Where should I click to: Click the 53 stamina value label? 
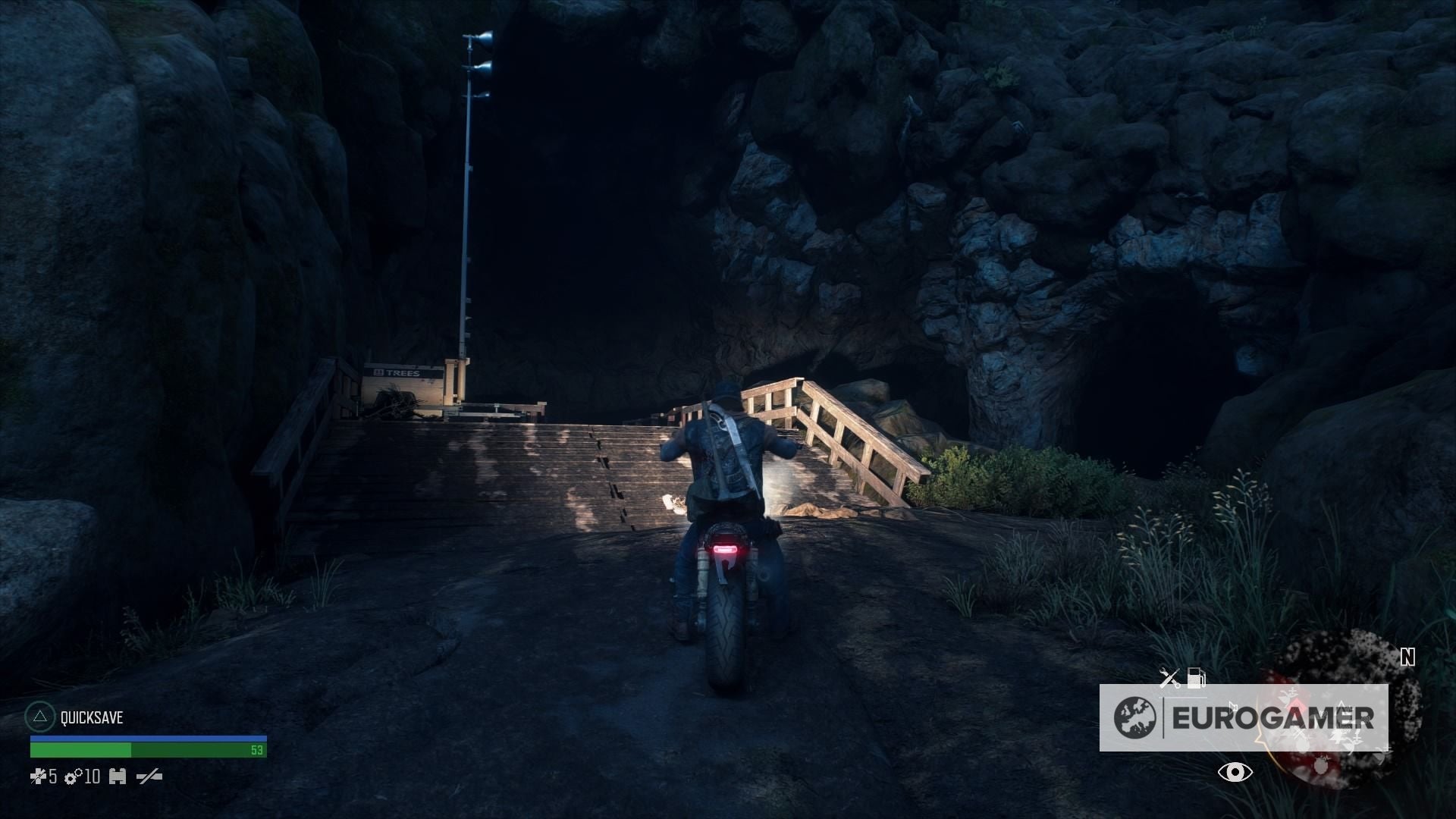pyautogui.click(x=258, y=750)
